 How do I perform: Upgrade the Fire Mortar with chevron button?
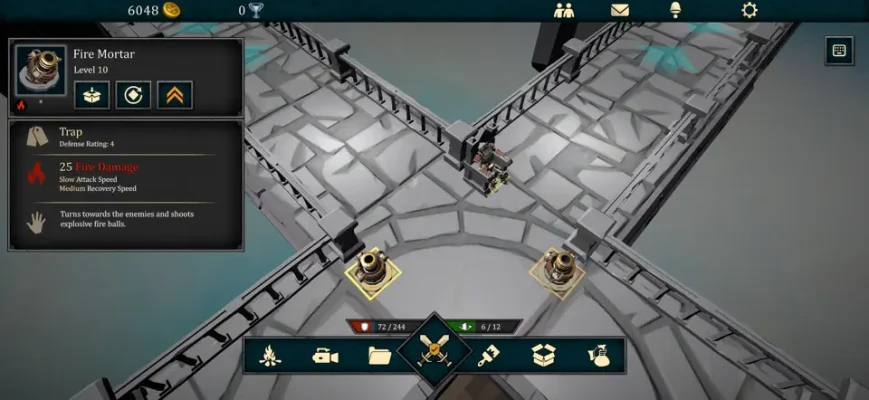175,95
